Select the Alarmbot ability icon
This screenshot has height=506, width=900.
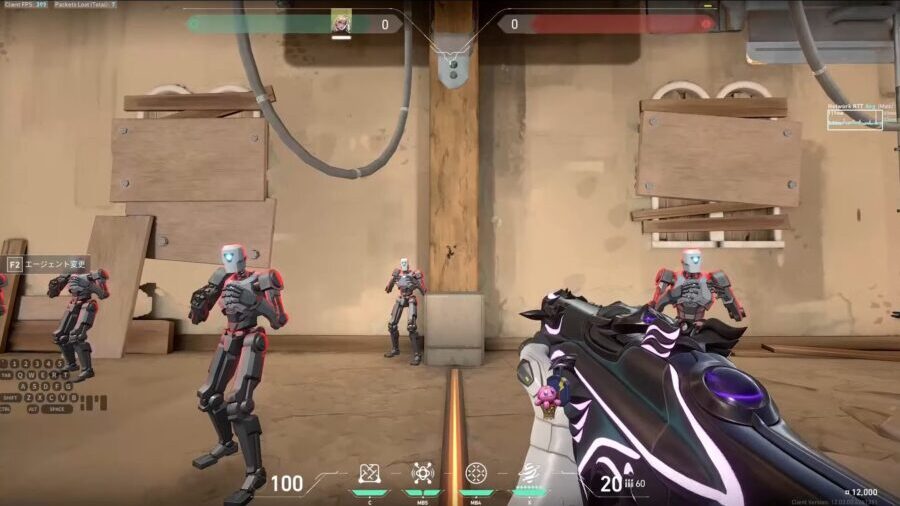point(423,472)
